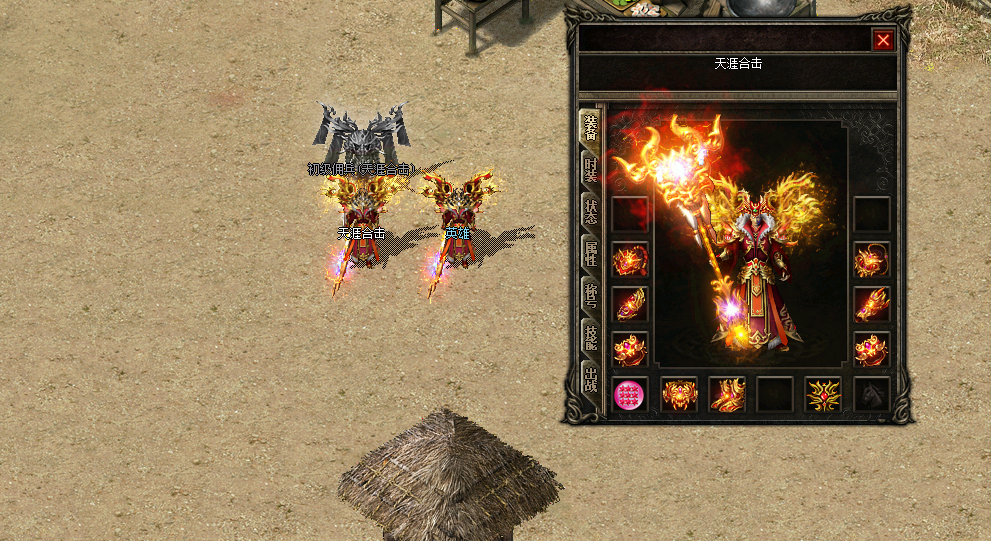Select the 属性 attributes tab

tap(591, 253)
